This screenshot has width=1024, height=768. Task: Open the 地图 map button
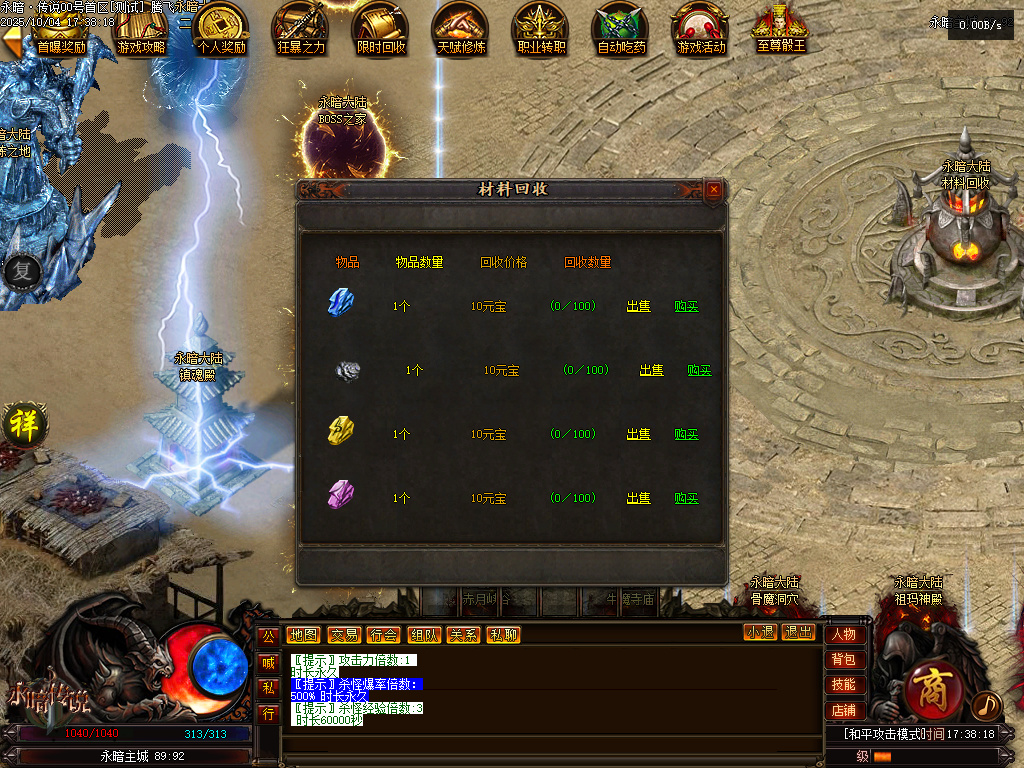click(x=302, y=635)
